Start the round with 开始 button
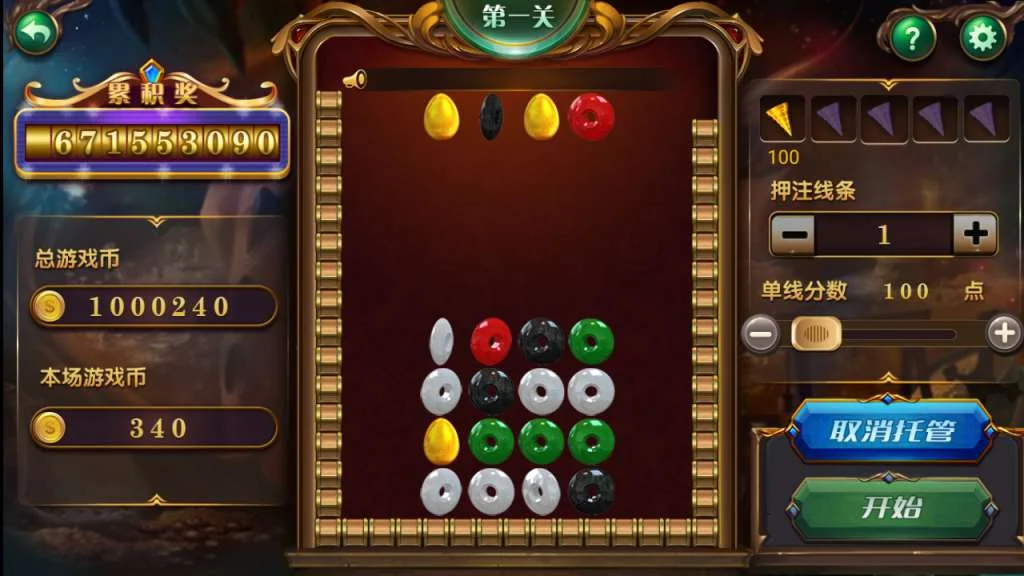Image resolution: width=1024 pixels, height=576 pixels. coord(891,507)
